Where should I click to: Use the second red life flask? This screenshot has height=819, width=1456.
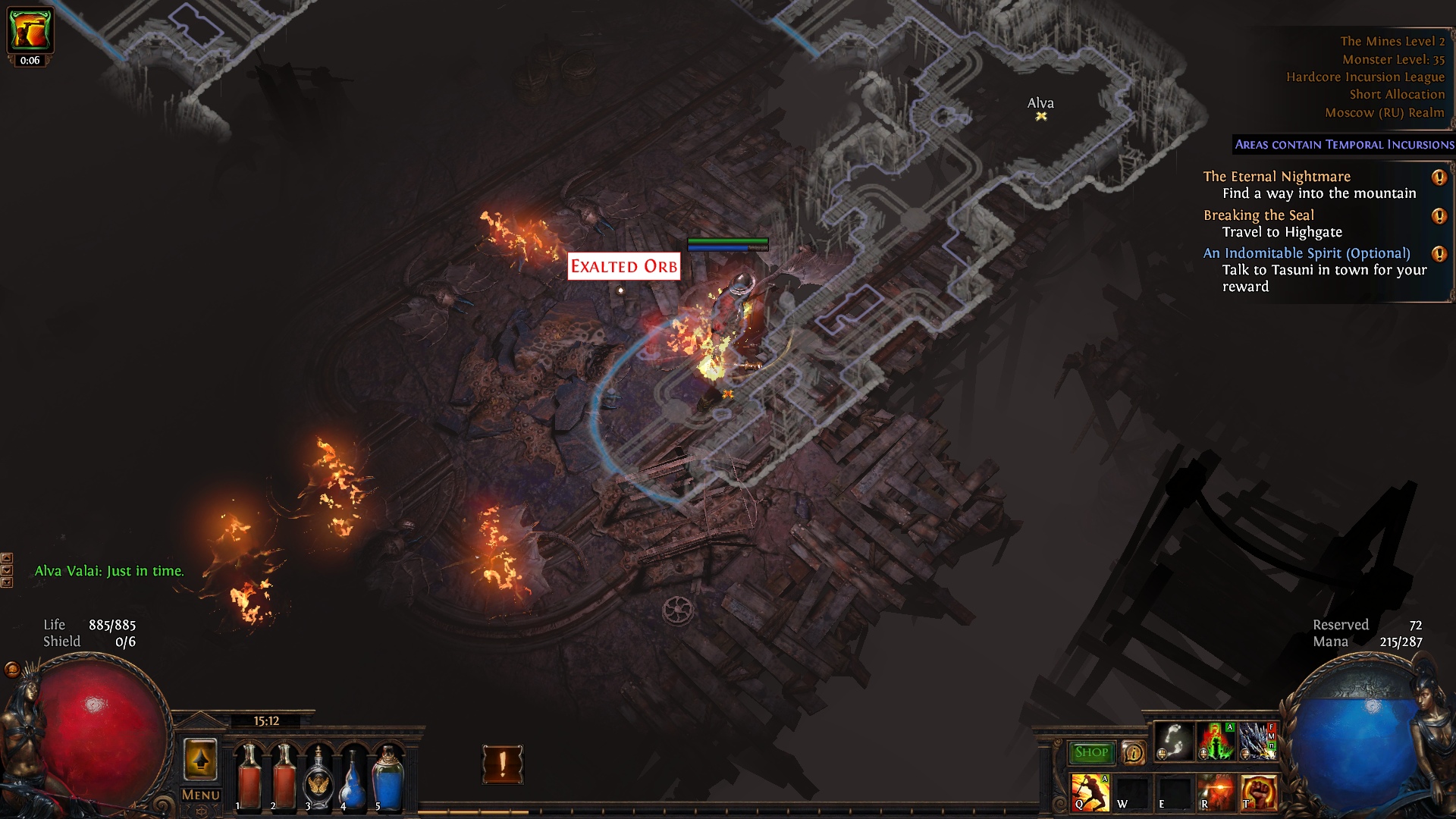point(284,777)
